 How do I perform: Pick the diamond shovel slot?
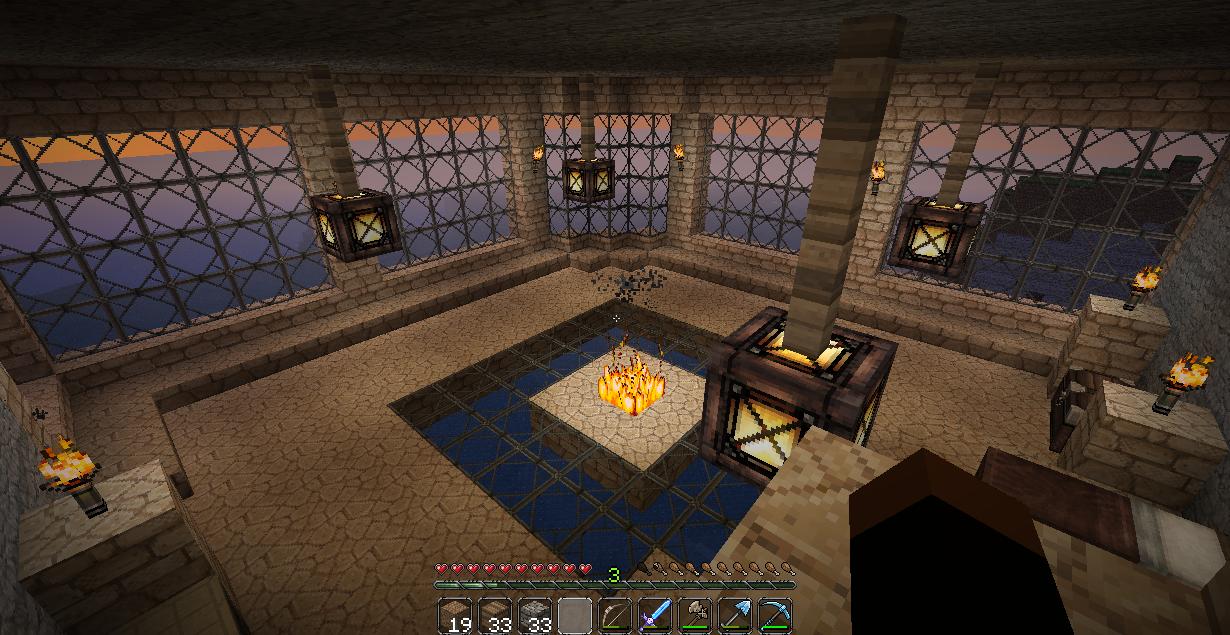[x=734, y=615]
